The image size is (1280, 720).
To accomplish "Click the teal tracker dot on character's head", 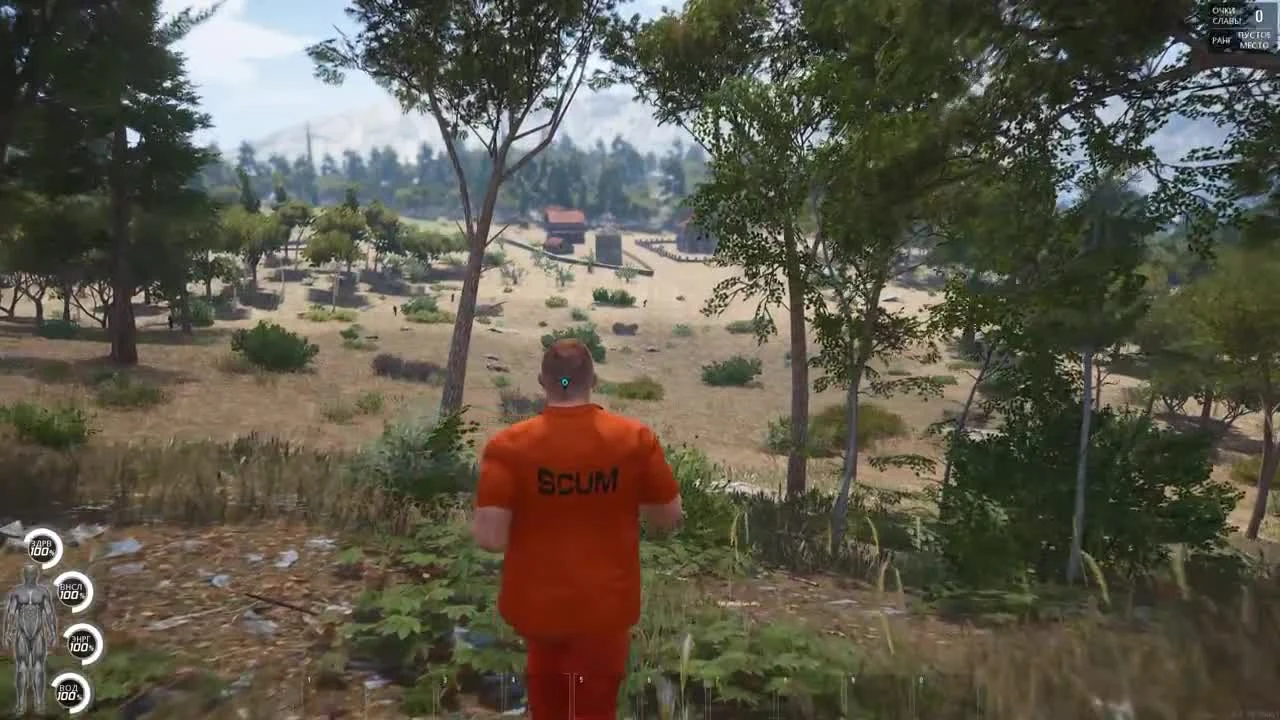I will (x=566, y=380).
